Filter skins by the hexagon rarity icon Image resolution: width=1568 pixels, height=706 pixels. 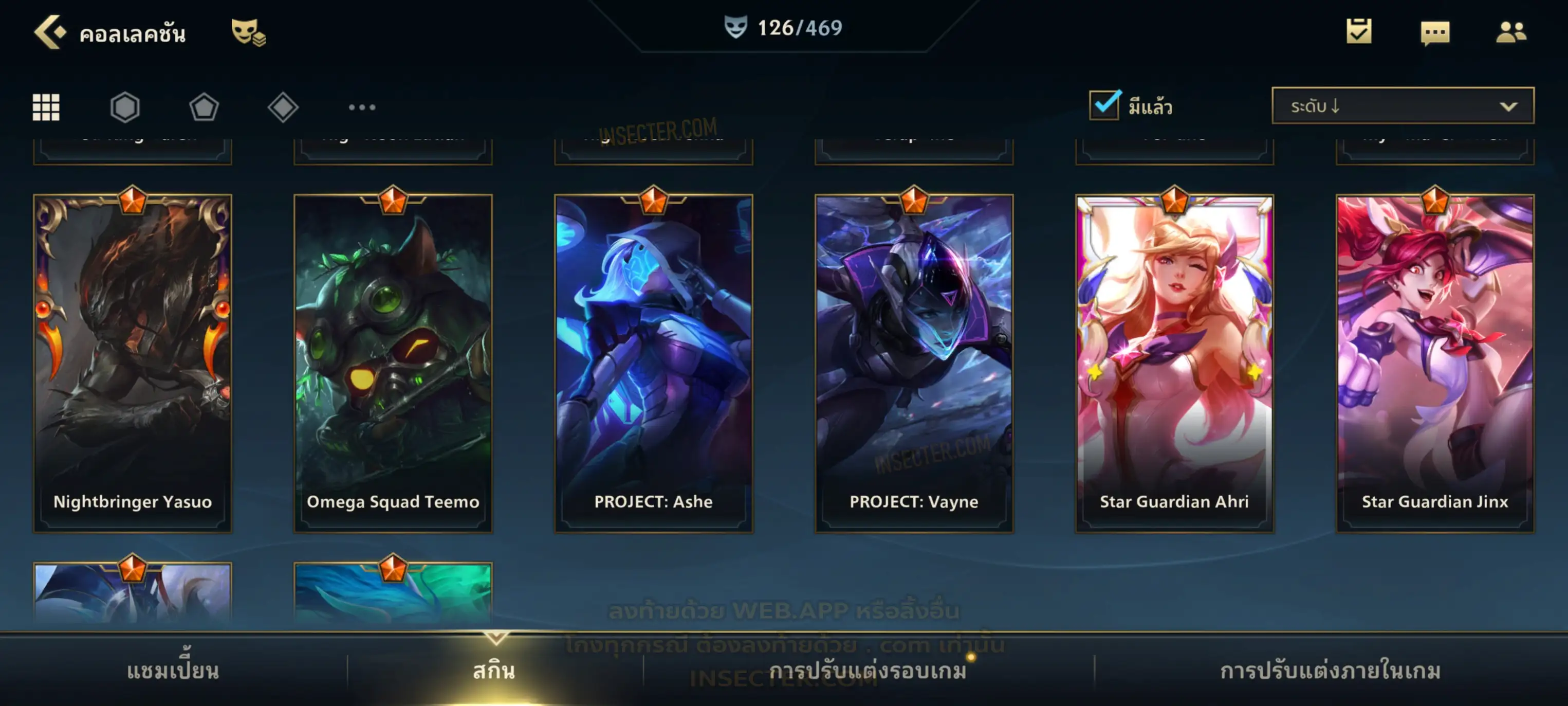125,107
